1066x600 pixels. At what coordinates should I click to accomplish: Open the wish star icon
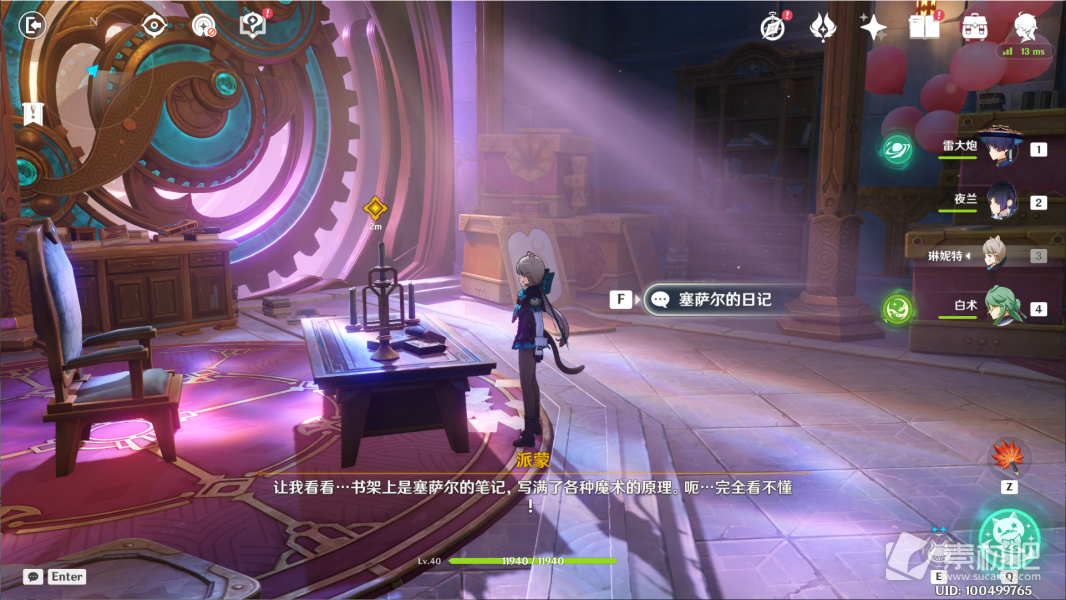(873, 27)
